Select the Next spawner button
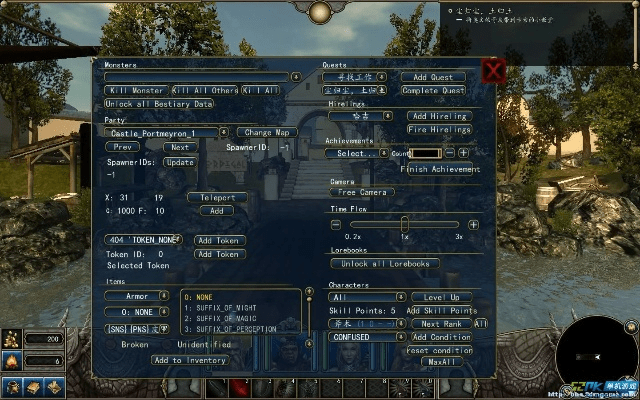Viewport: 640px width, 400px height. 180,147
